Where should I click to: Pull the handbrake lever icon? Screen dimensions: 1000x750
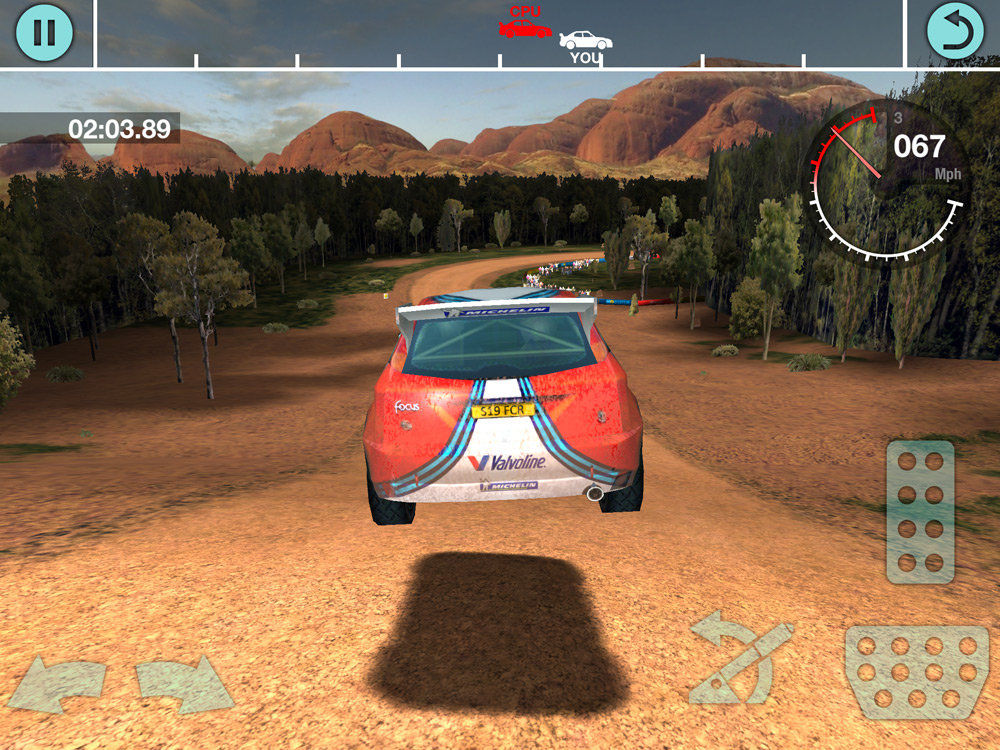(x=741, y=660)
